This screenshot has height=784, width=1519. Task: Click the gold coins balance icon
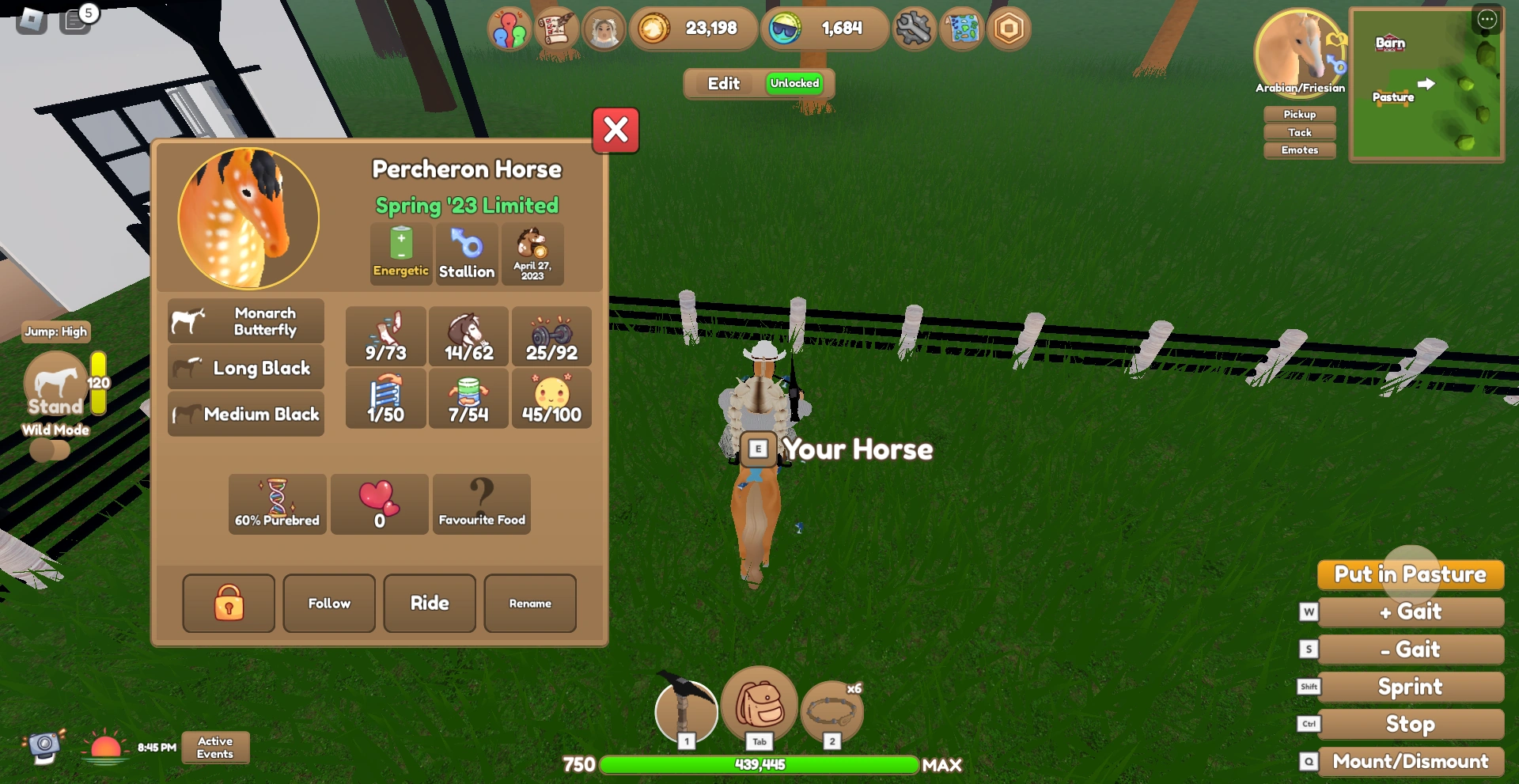tap(653, 28)
